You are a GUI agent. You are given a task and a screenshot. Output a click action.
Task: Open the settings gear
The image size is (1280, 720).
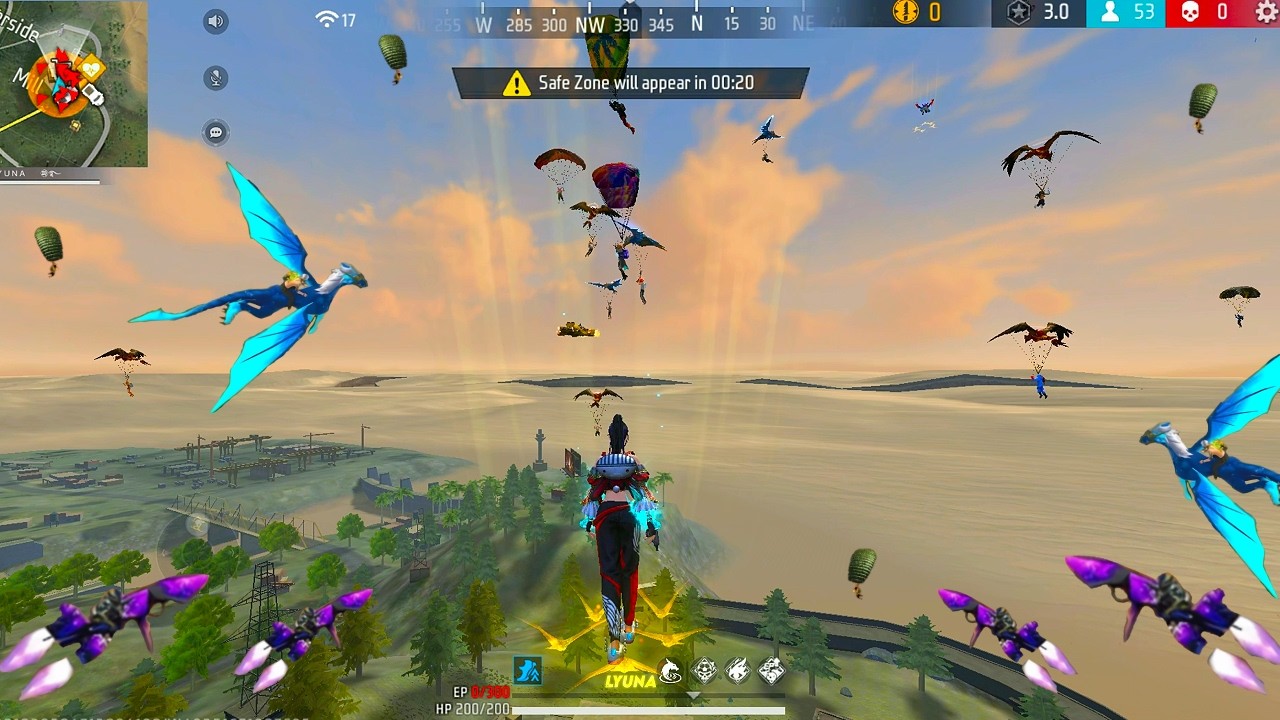[x=1265, y=12]
